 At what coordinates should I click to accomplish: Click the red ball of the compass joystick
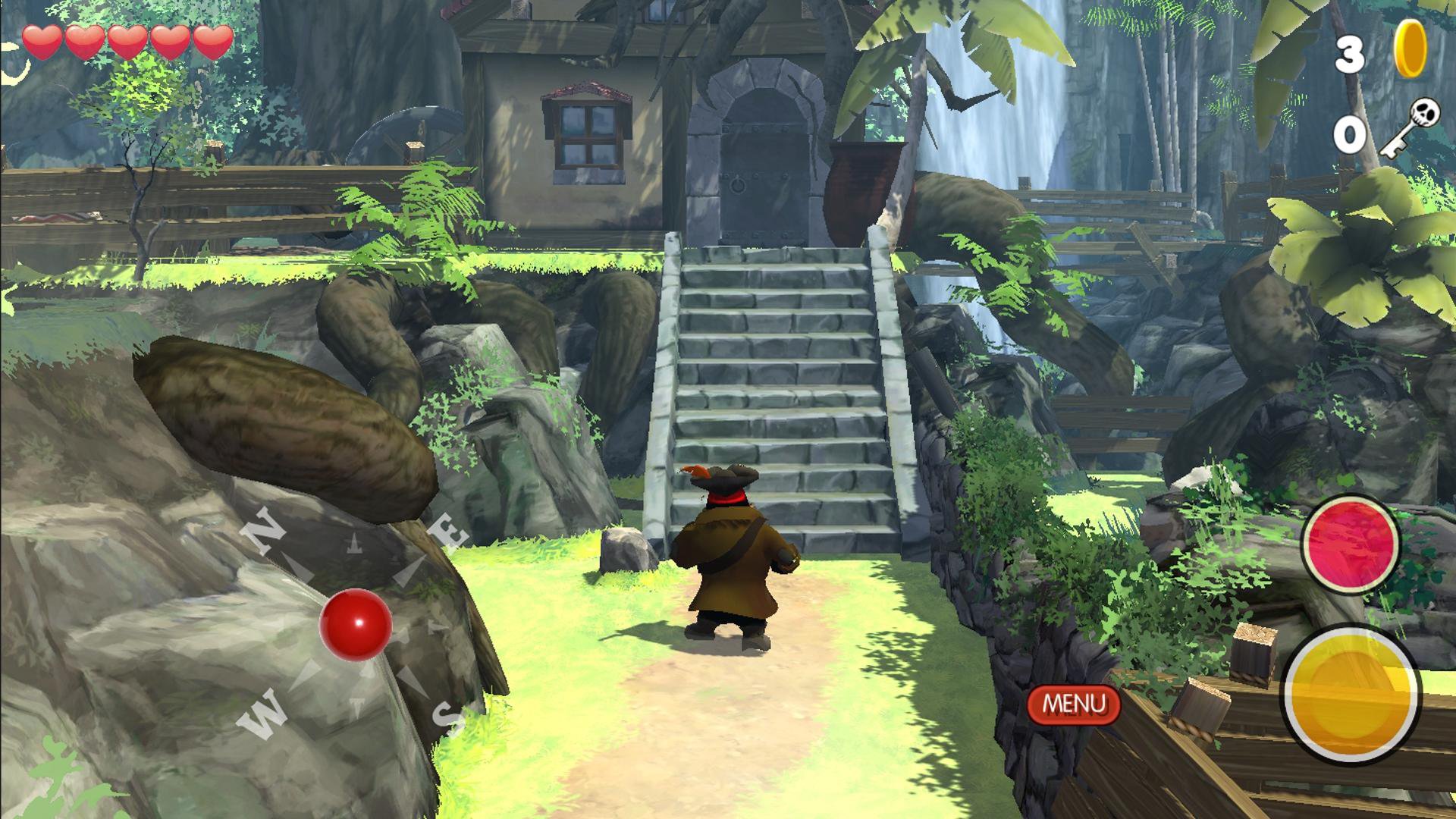coord(356,624)
